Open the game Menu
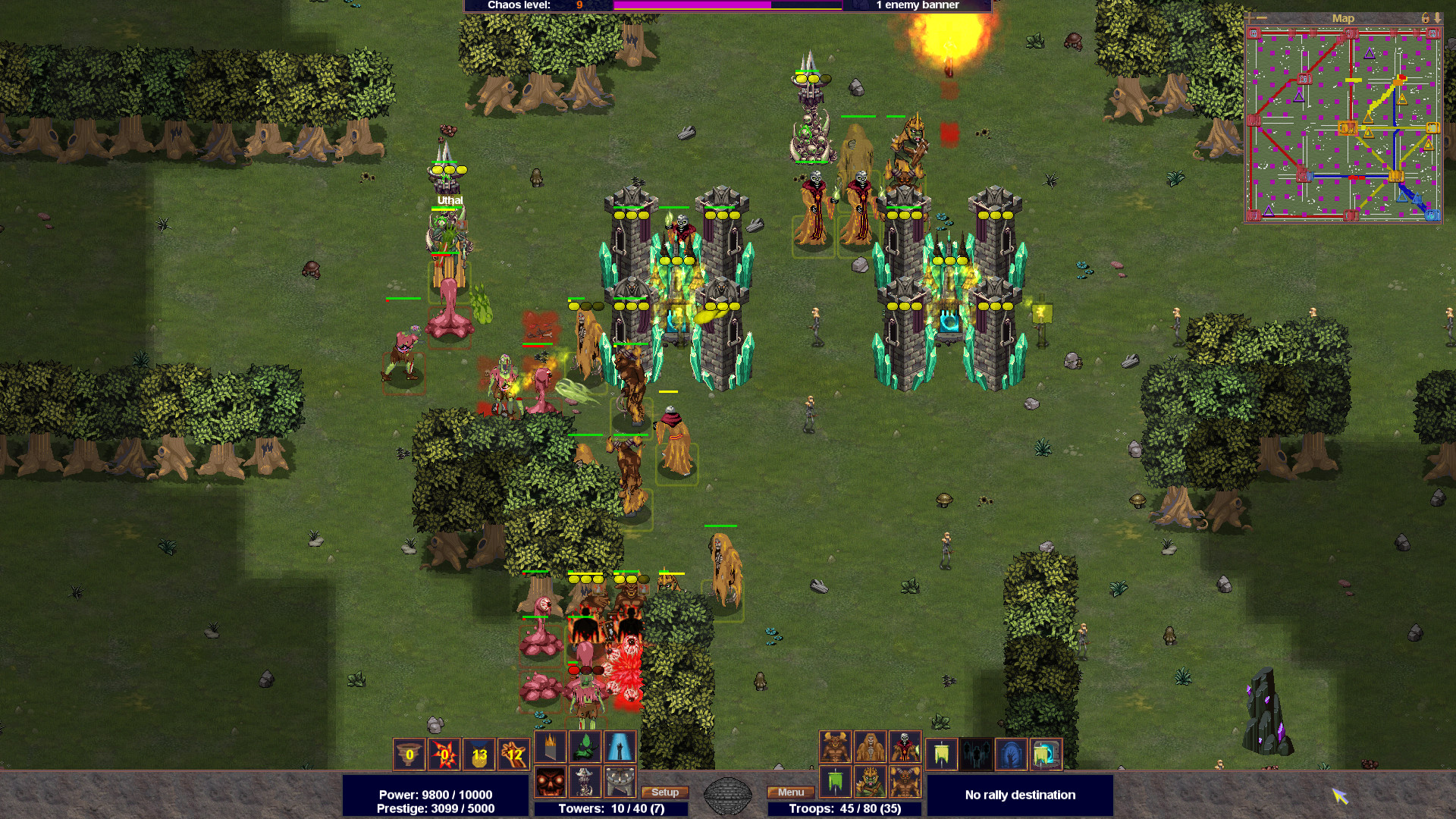Viewport: 1456px width, 819px height. point(790,792)
